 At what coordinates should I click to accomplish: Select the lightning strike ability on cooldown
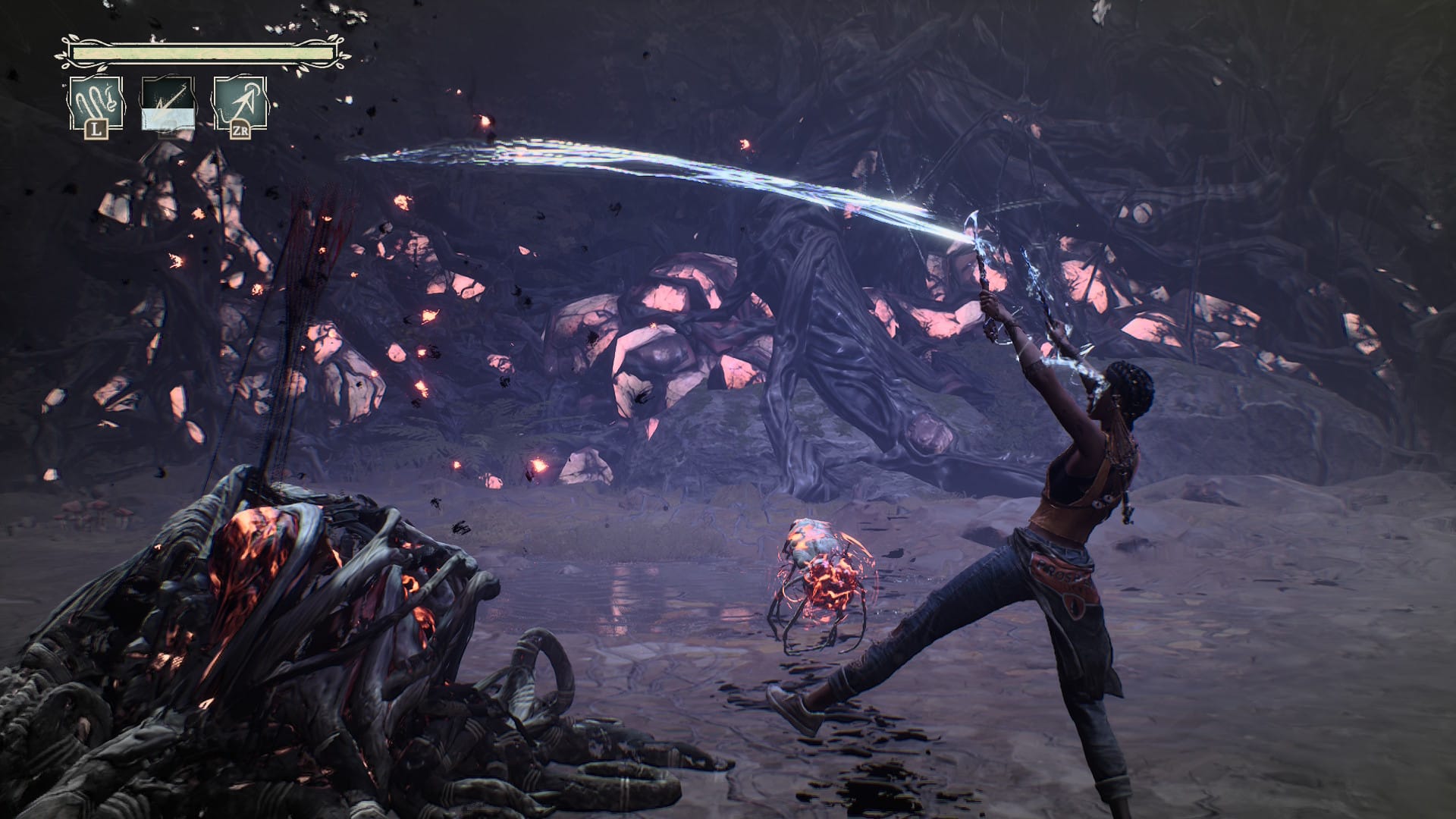click(x=168, y=102)
